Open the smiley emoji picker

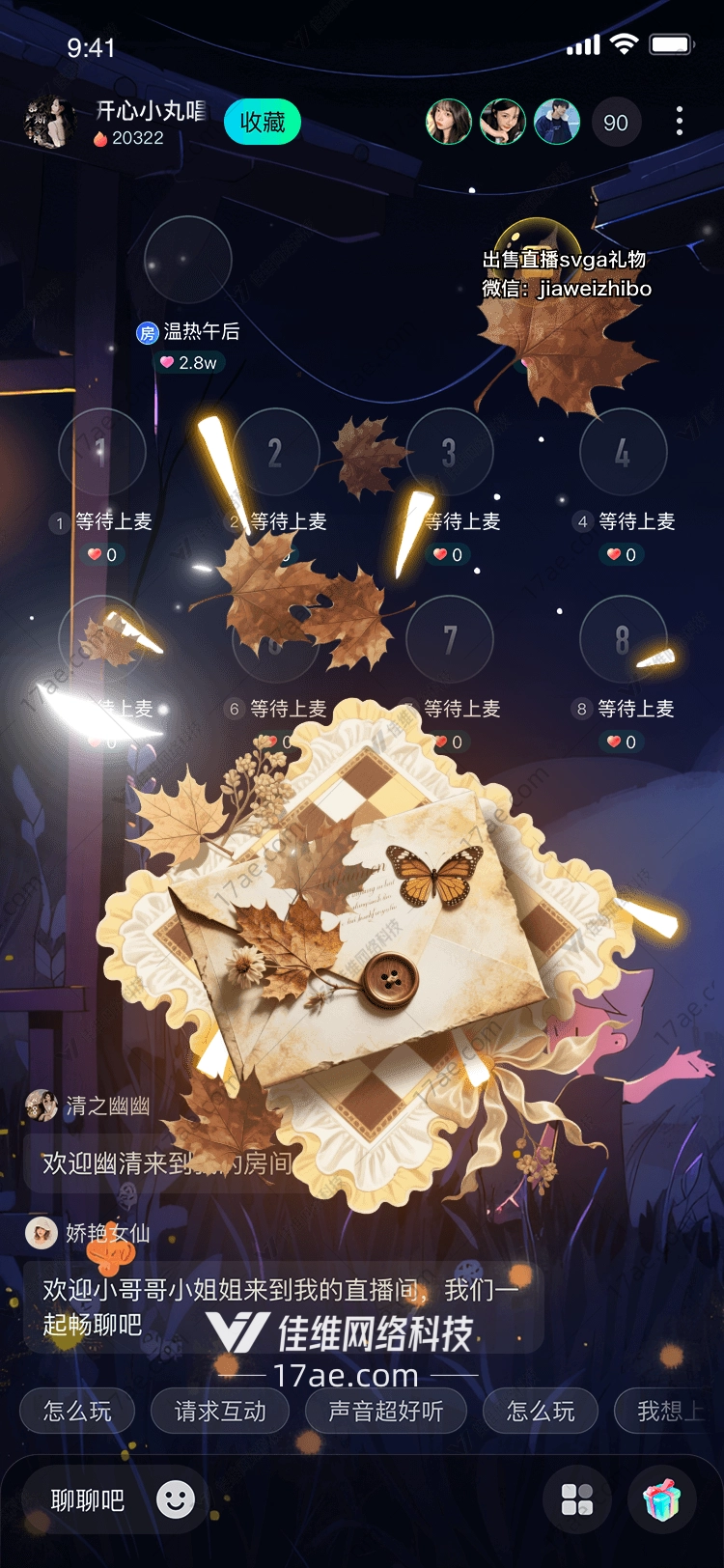(176, 1499)
